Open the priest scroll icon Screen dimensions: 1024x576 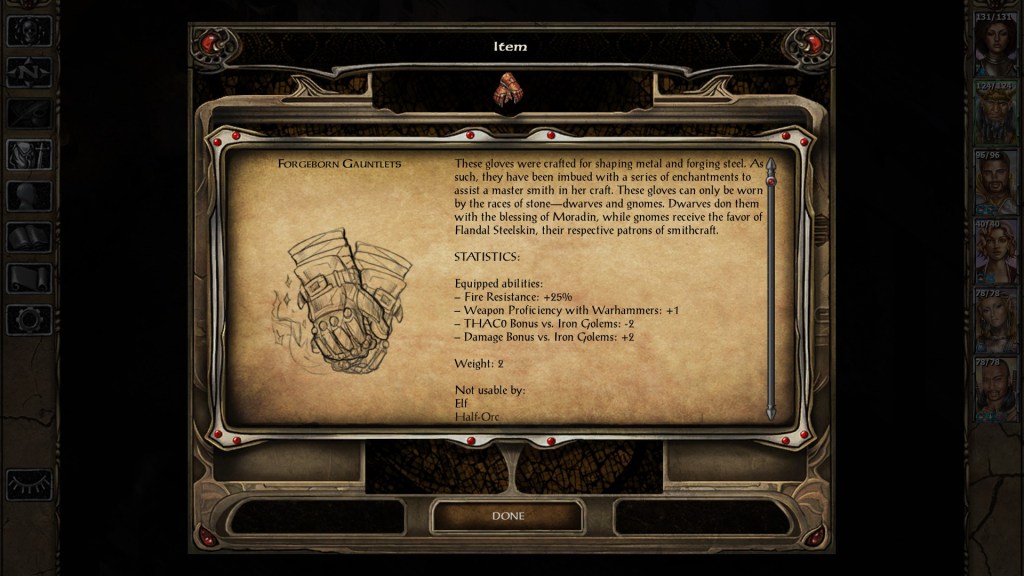pyautogui.click(x=28, y=278)
